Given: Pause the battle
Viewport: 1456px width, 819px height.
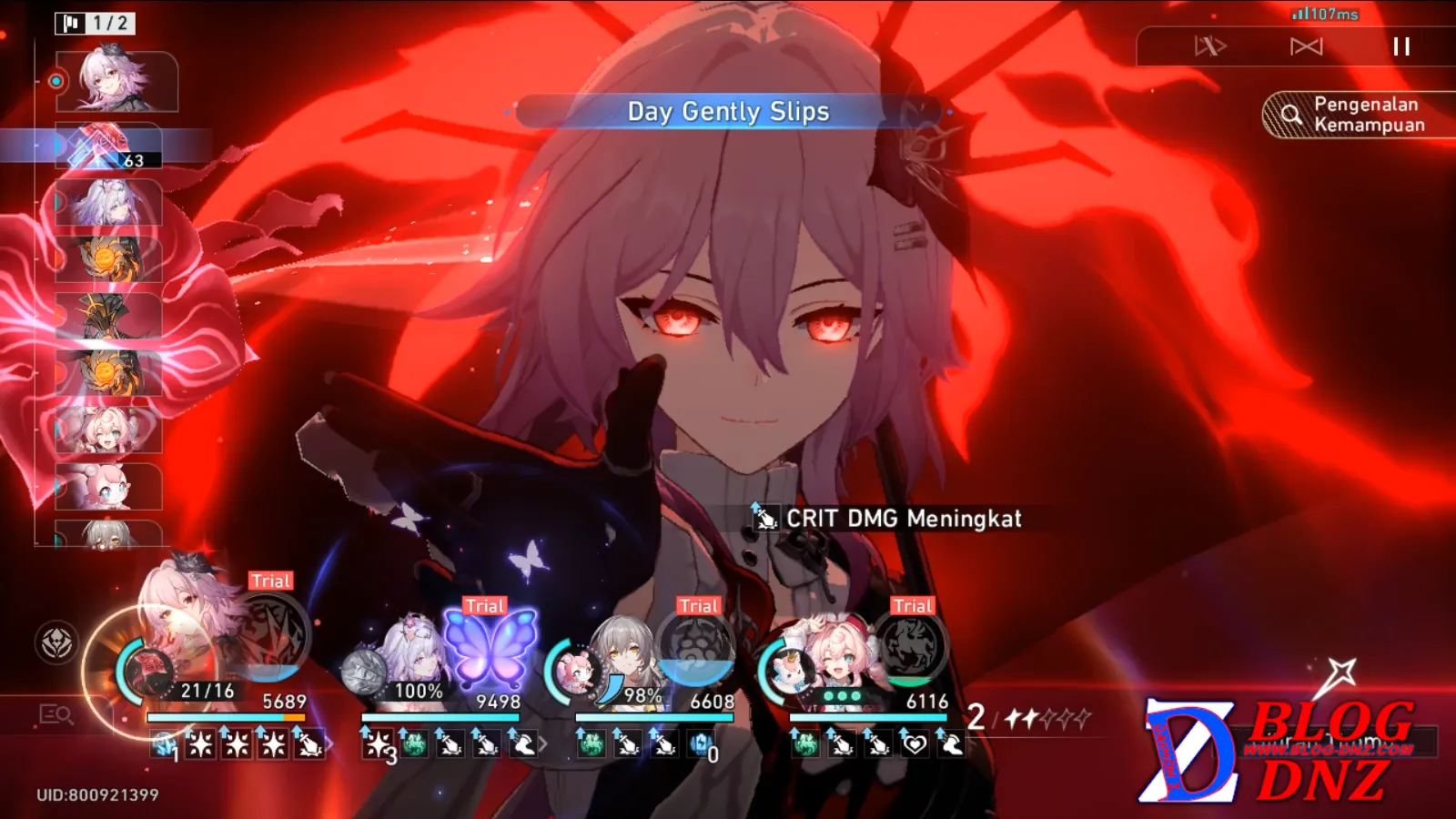Looking at the screenshot, I should pyautogui.click(x=1401, y=46).
